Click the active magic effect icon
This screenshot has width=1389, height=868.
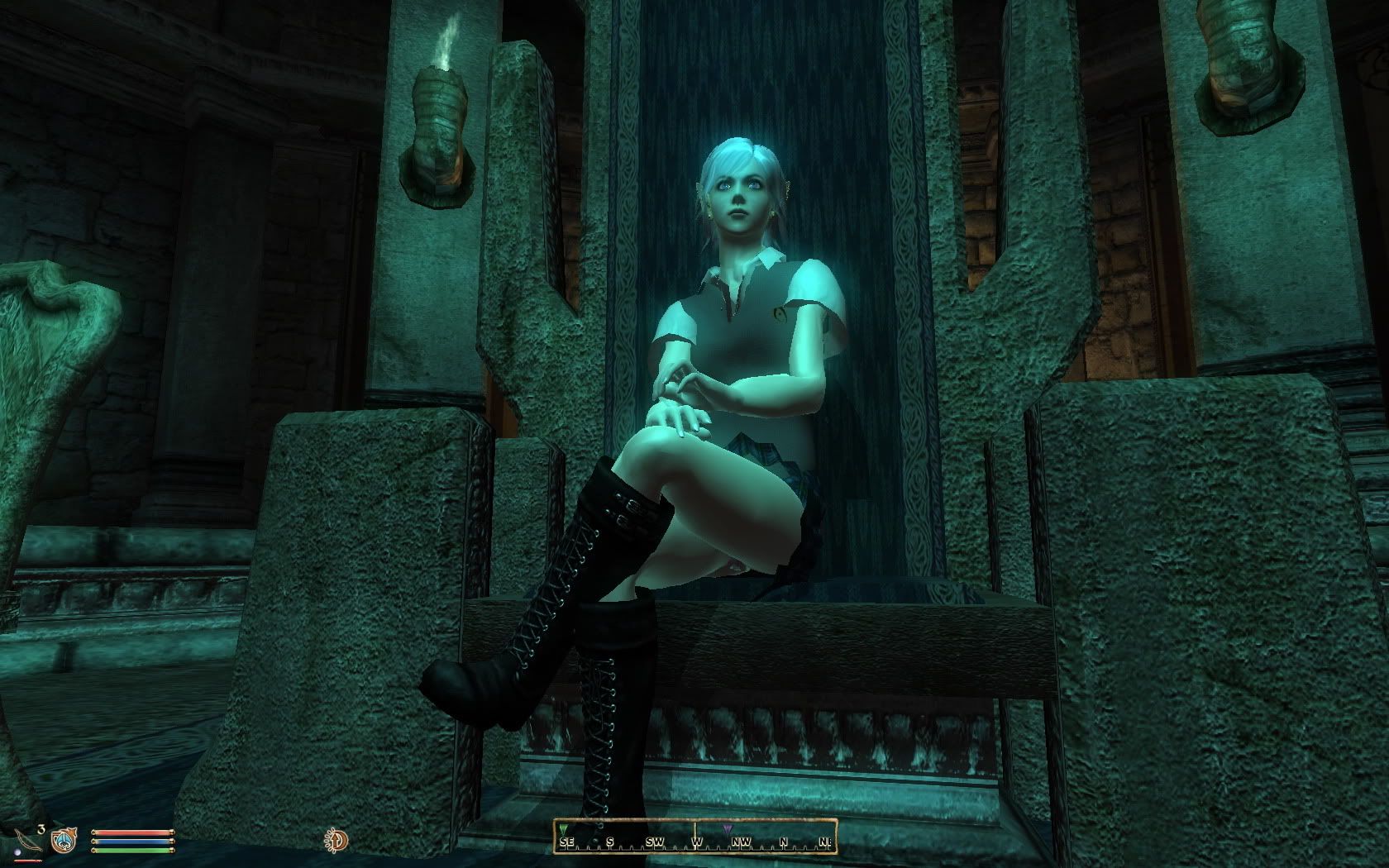pos(337,841)
